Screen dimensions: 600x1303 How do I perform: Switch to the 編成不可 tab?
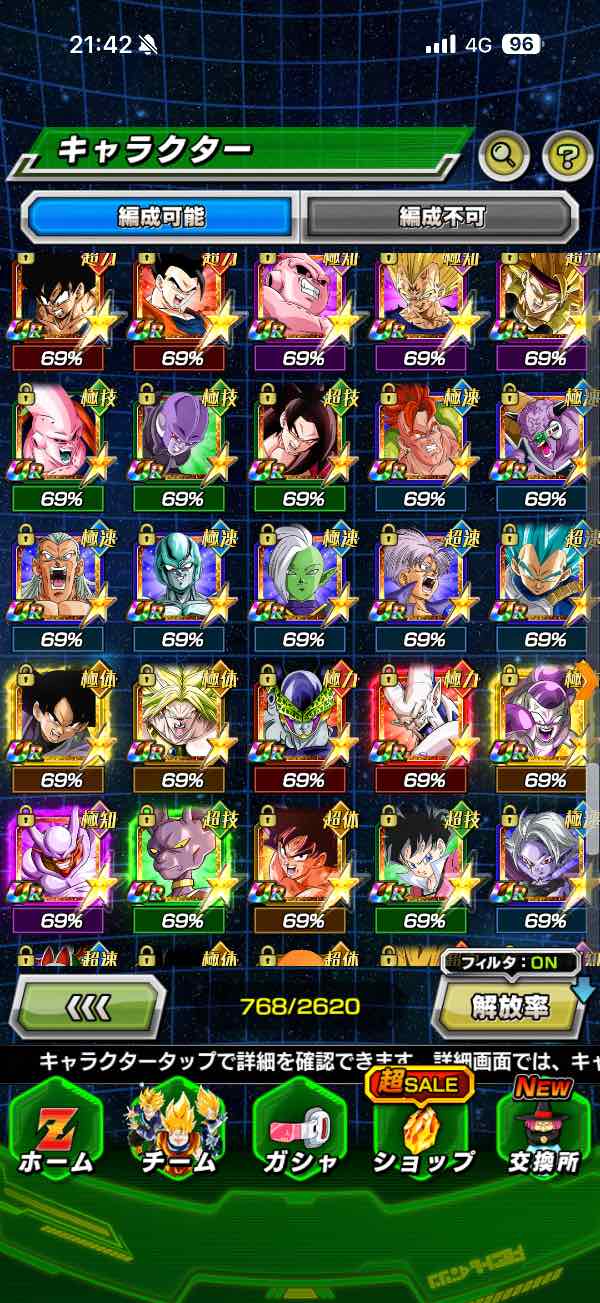click(x=441, y=216)
